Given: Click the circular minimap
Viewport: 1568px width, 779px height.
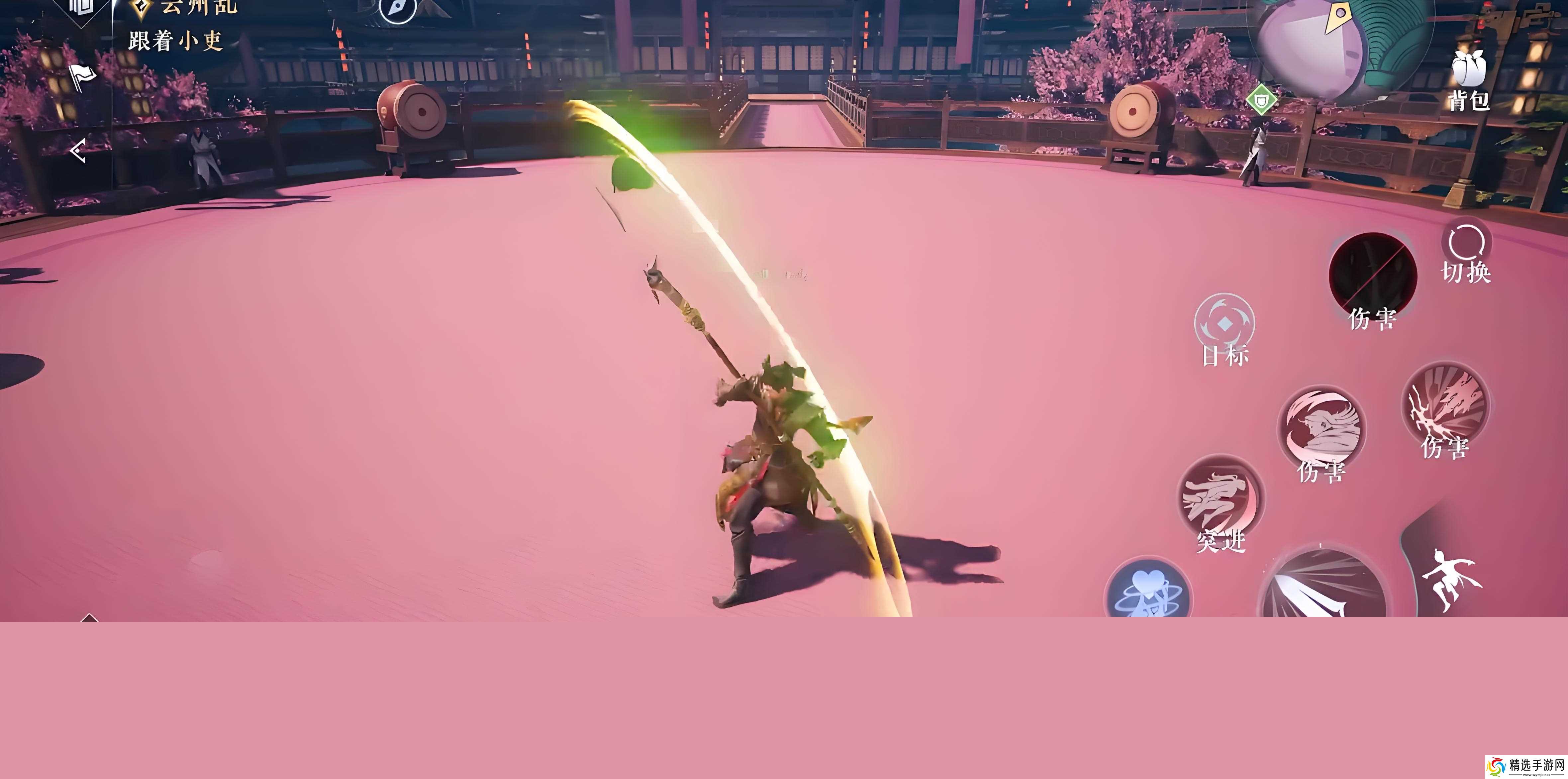Looking at the screenshot, I should [x=1339, y=43].
